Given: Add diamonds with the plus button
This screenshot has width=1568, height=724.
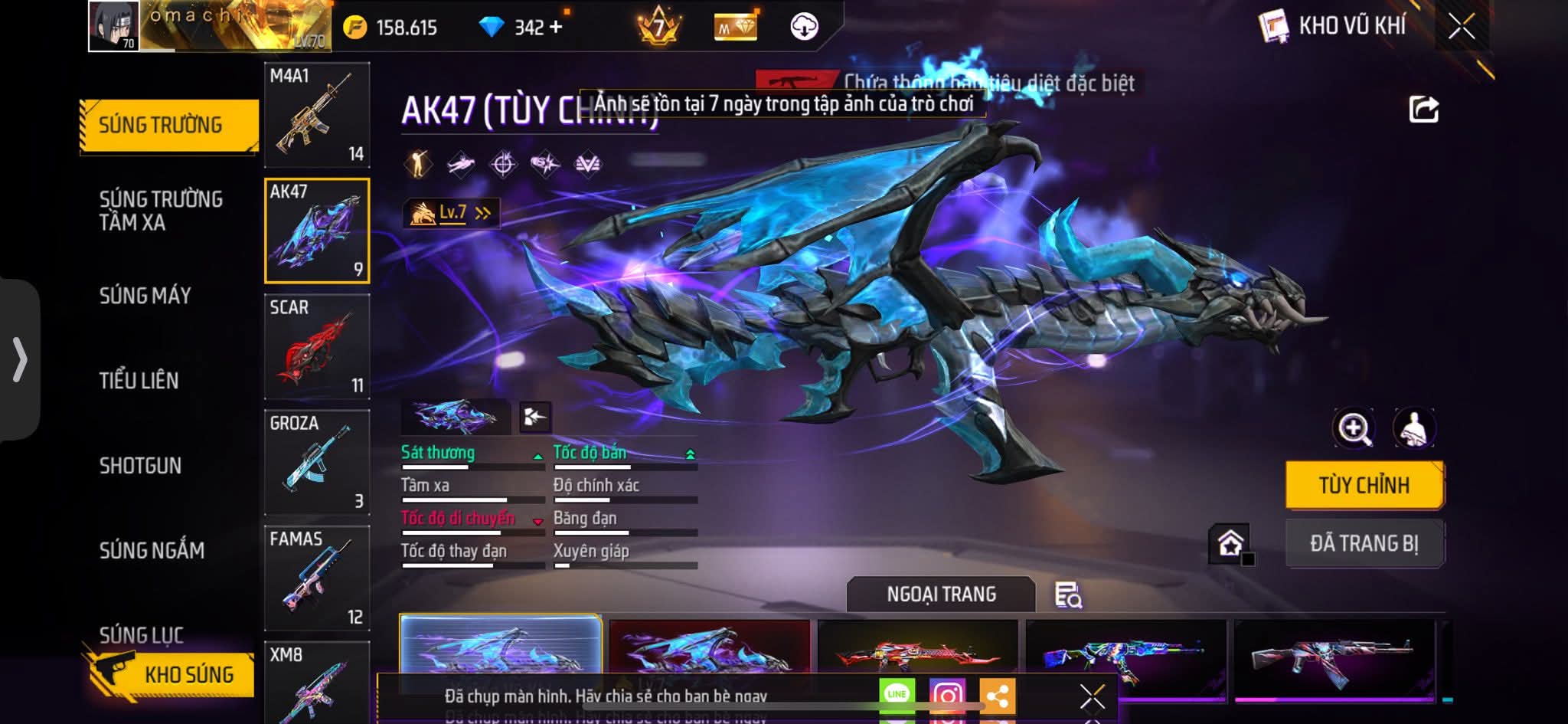Looking at the screenshot, I should (x=556, y=28).
